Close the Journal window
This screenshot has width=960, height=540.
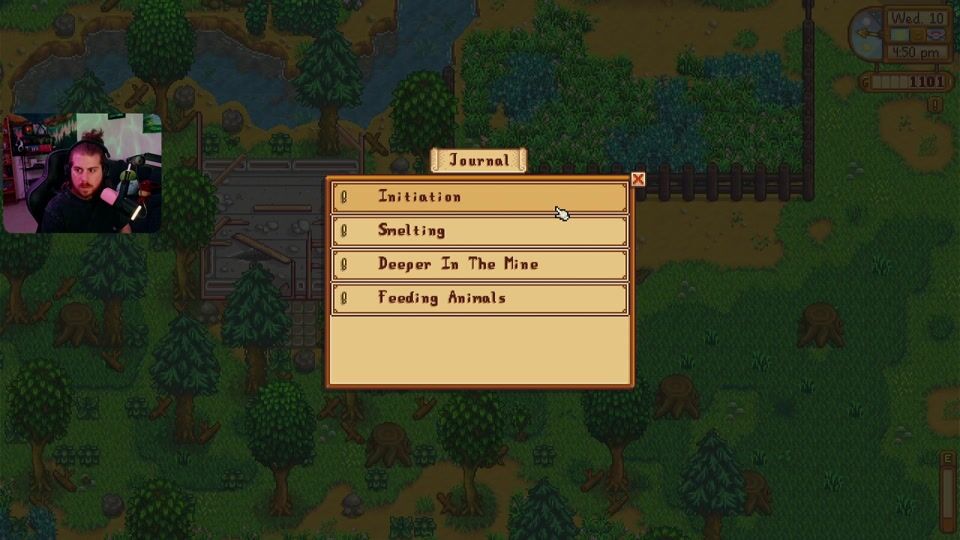point(638,180)
